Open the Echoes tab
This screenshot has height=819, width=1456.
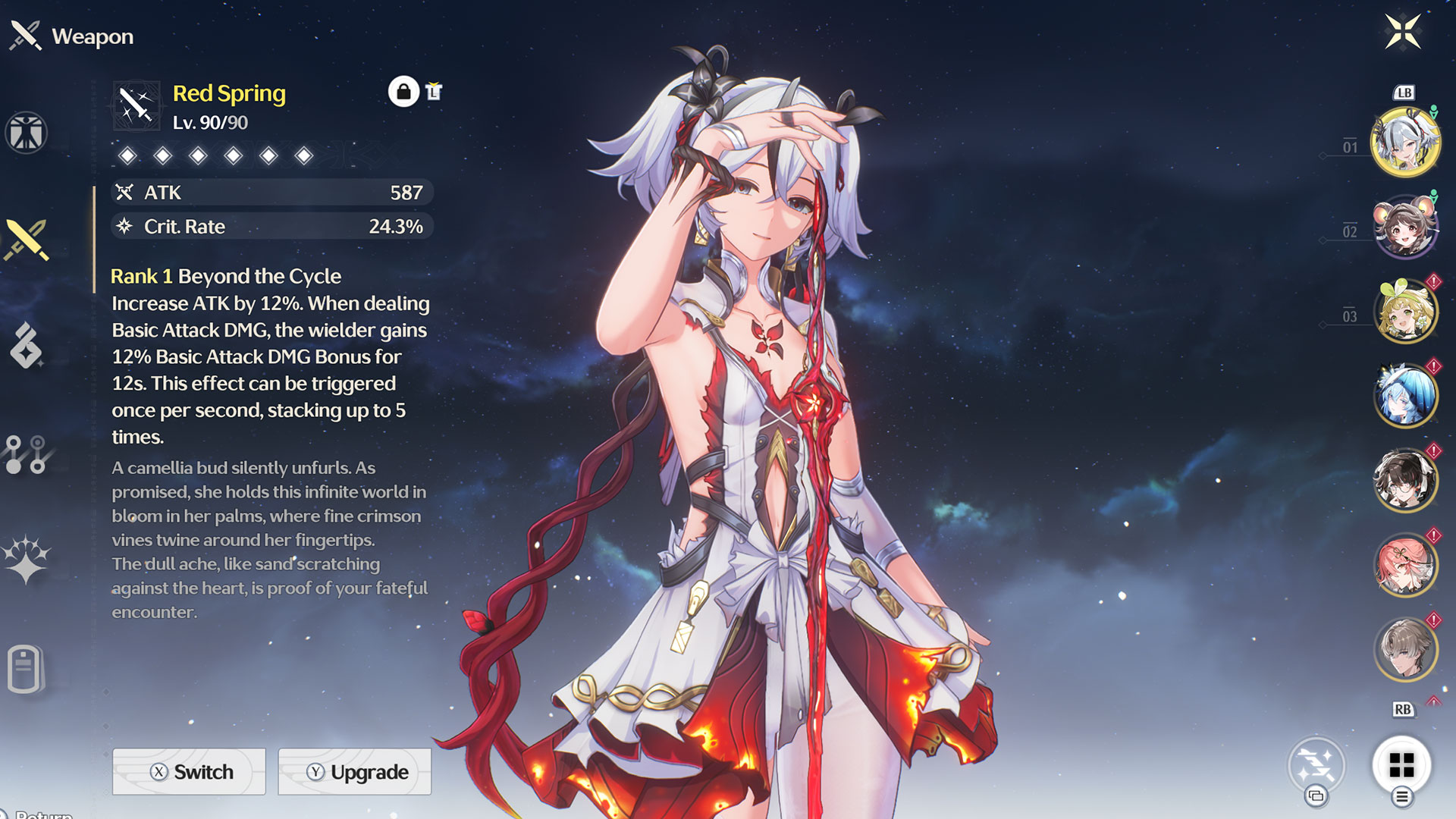point(27,346)
